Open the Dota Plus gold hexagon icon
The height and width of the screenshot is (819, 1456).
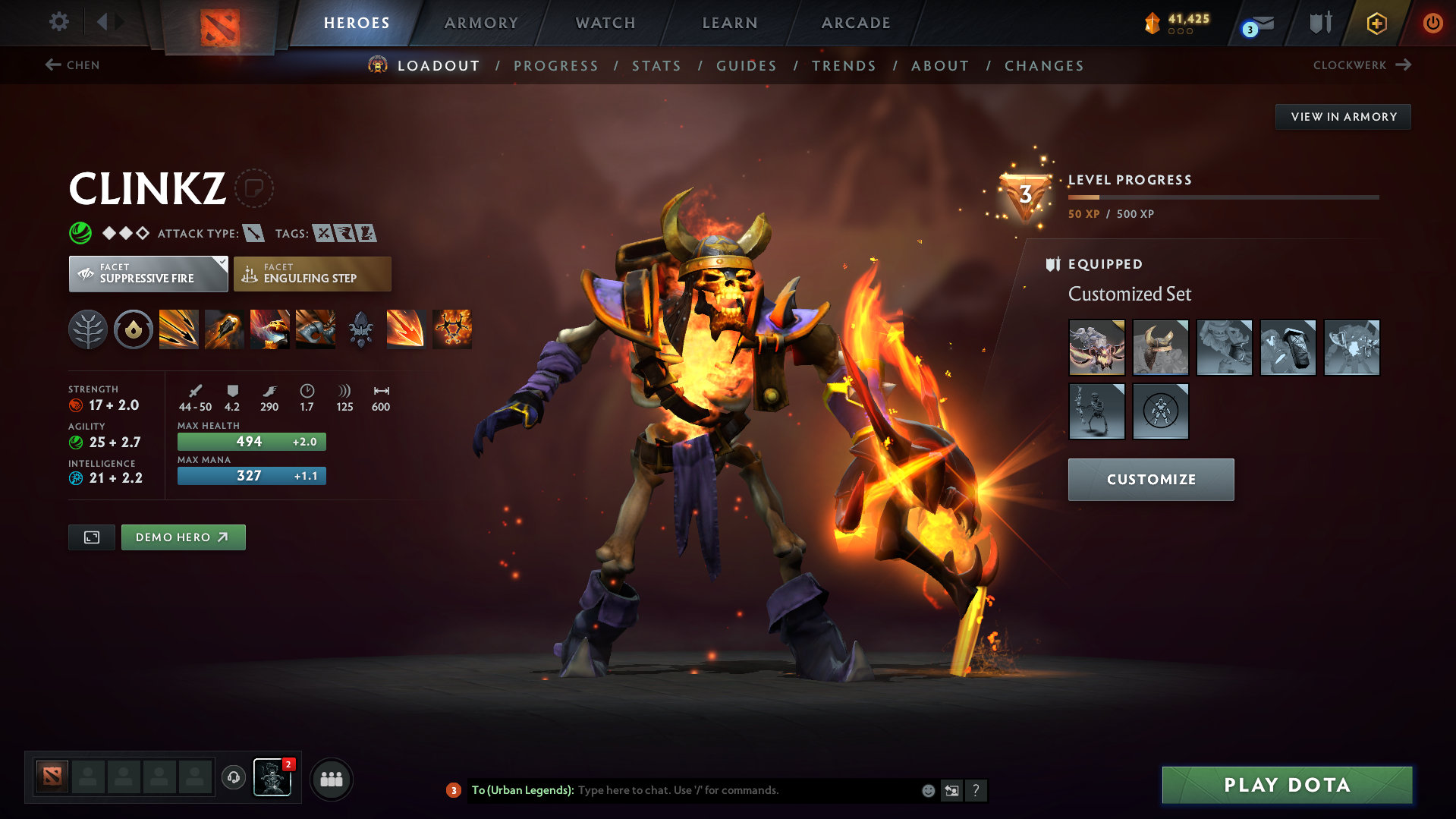[x=1376, y=23]
